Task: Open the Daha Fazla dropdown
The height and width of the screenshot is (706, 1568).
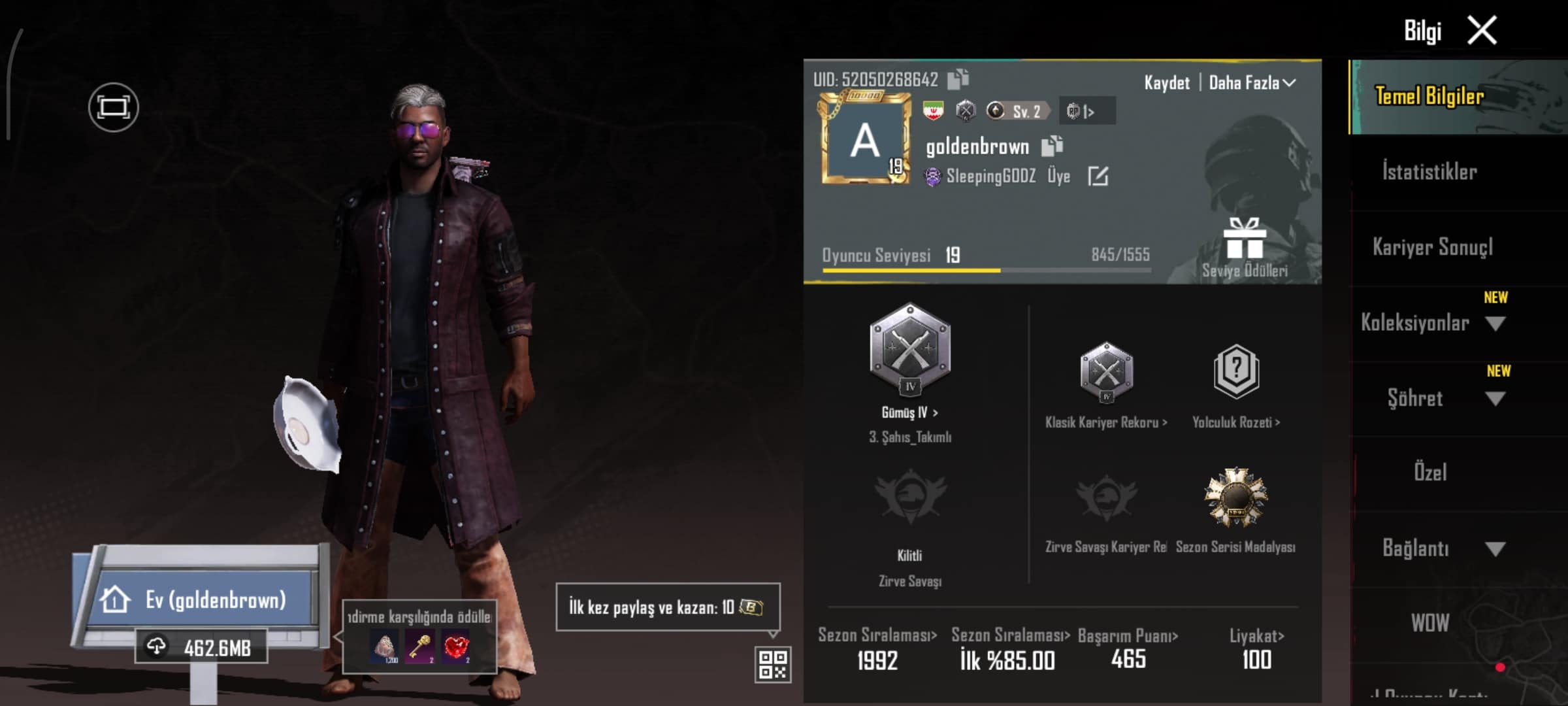Action: click(1251, 83)
